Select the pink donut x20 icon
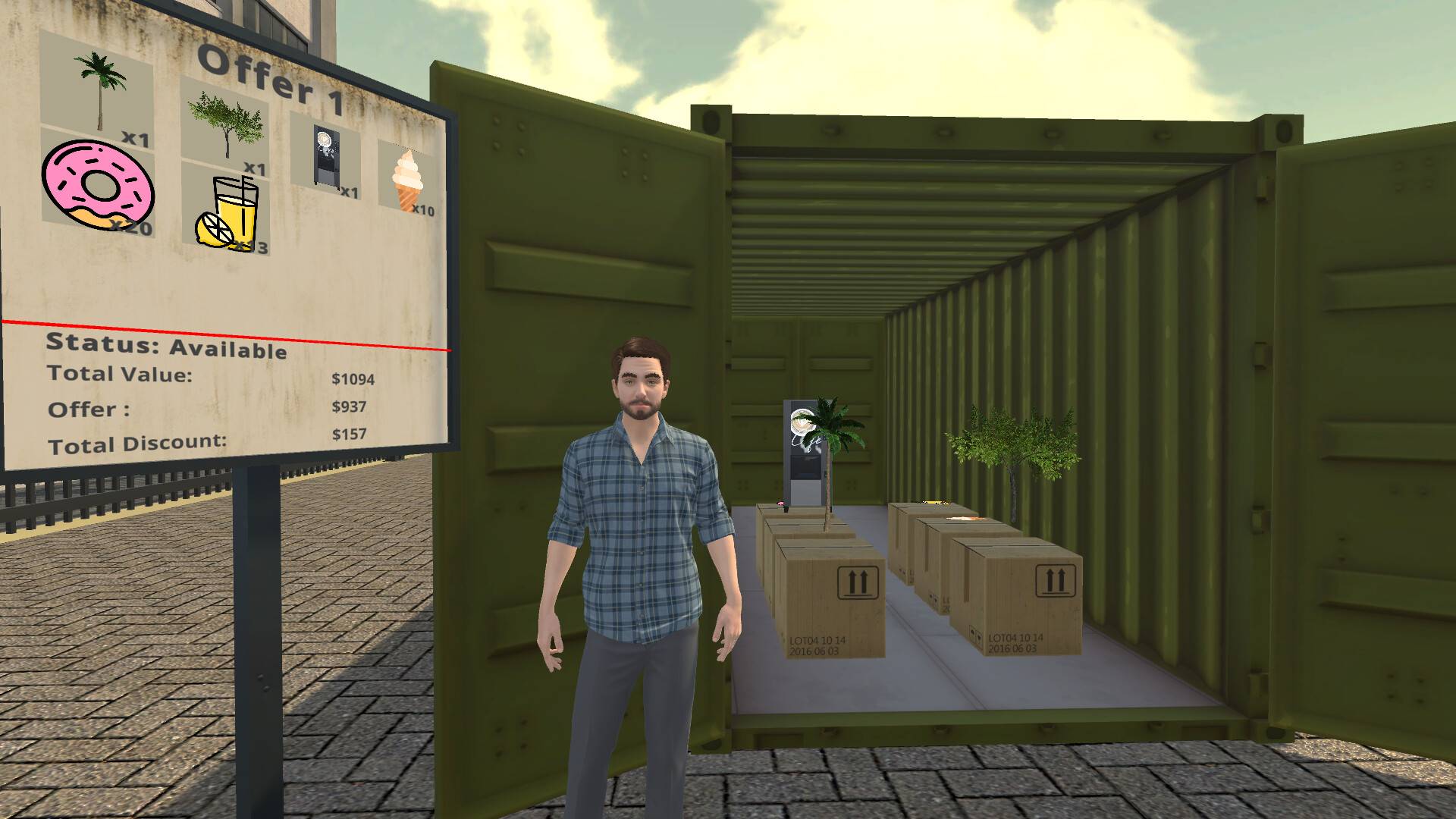 [99, 186]
